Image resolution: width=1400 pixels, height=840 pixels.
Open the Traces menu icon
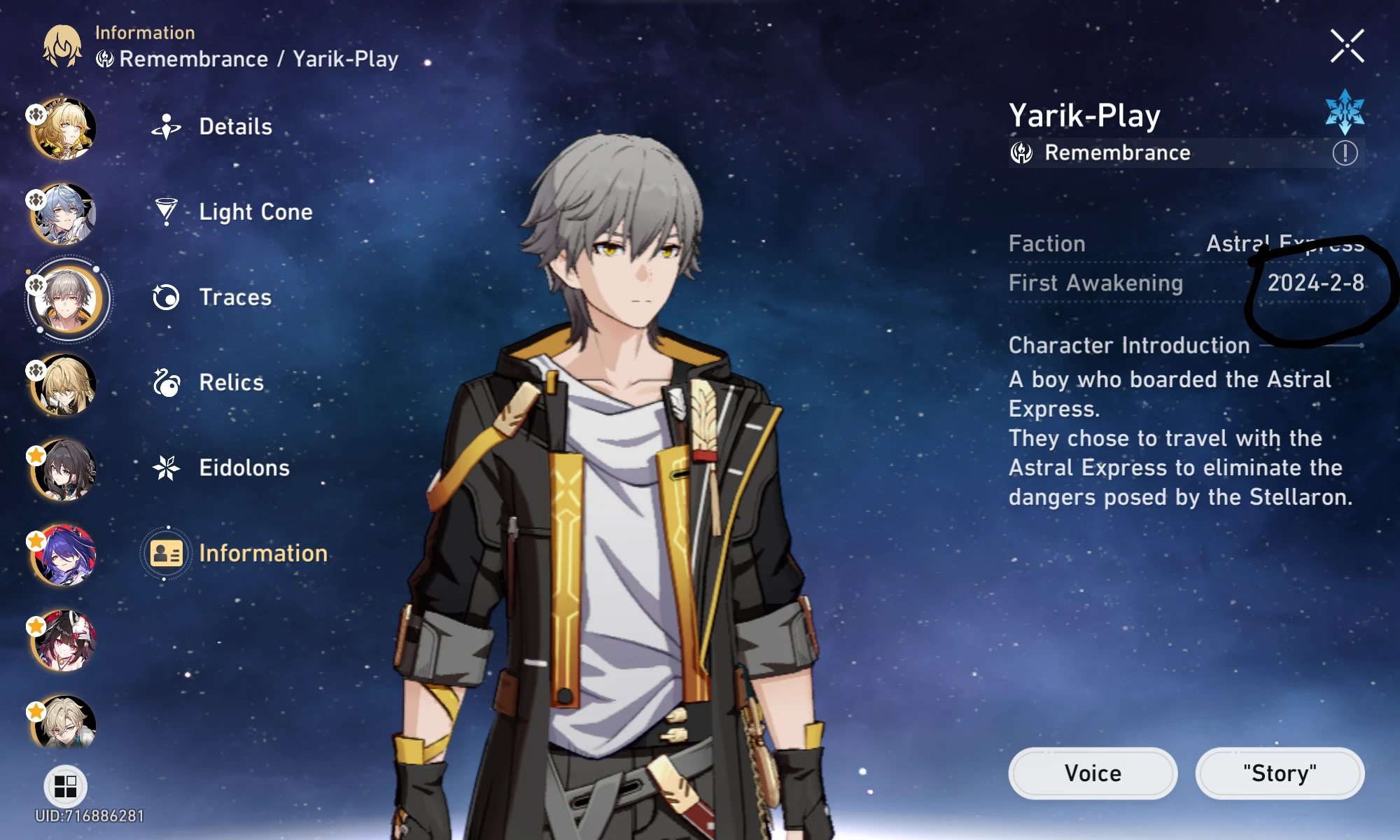[165, 297]
